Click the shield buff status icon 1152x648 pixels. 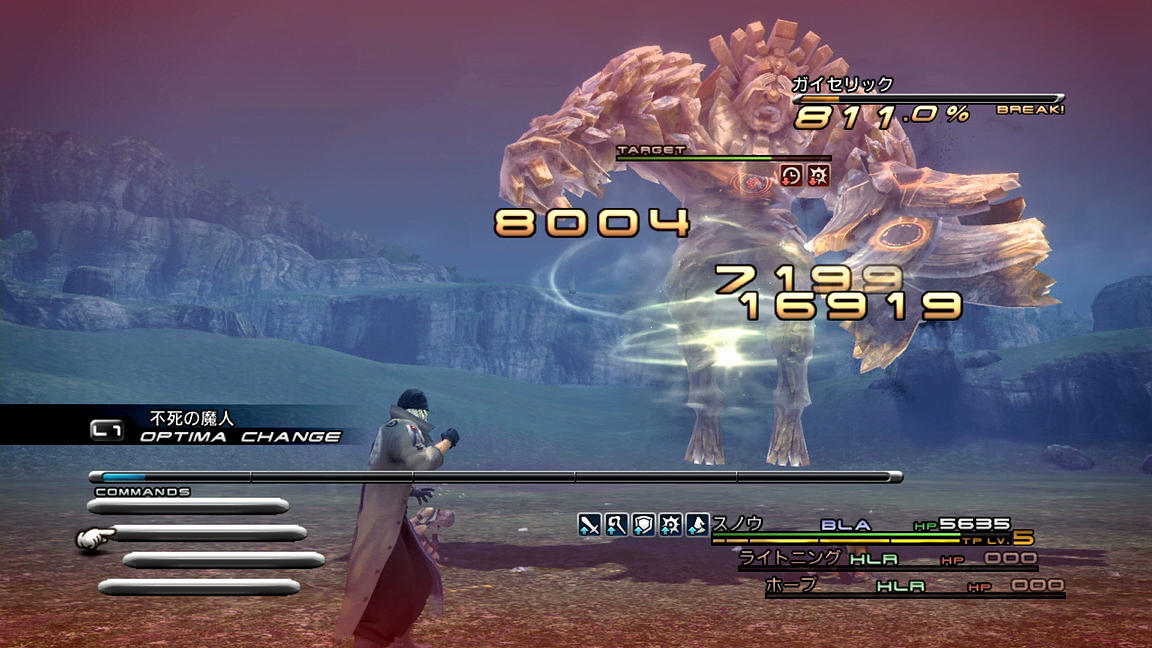643,523
